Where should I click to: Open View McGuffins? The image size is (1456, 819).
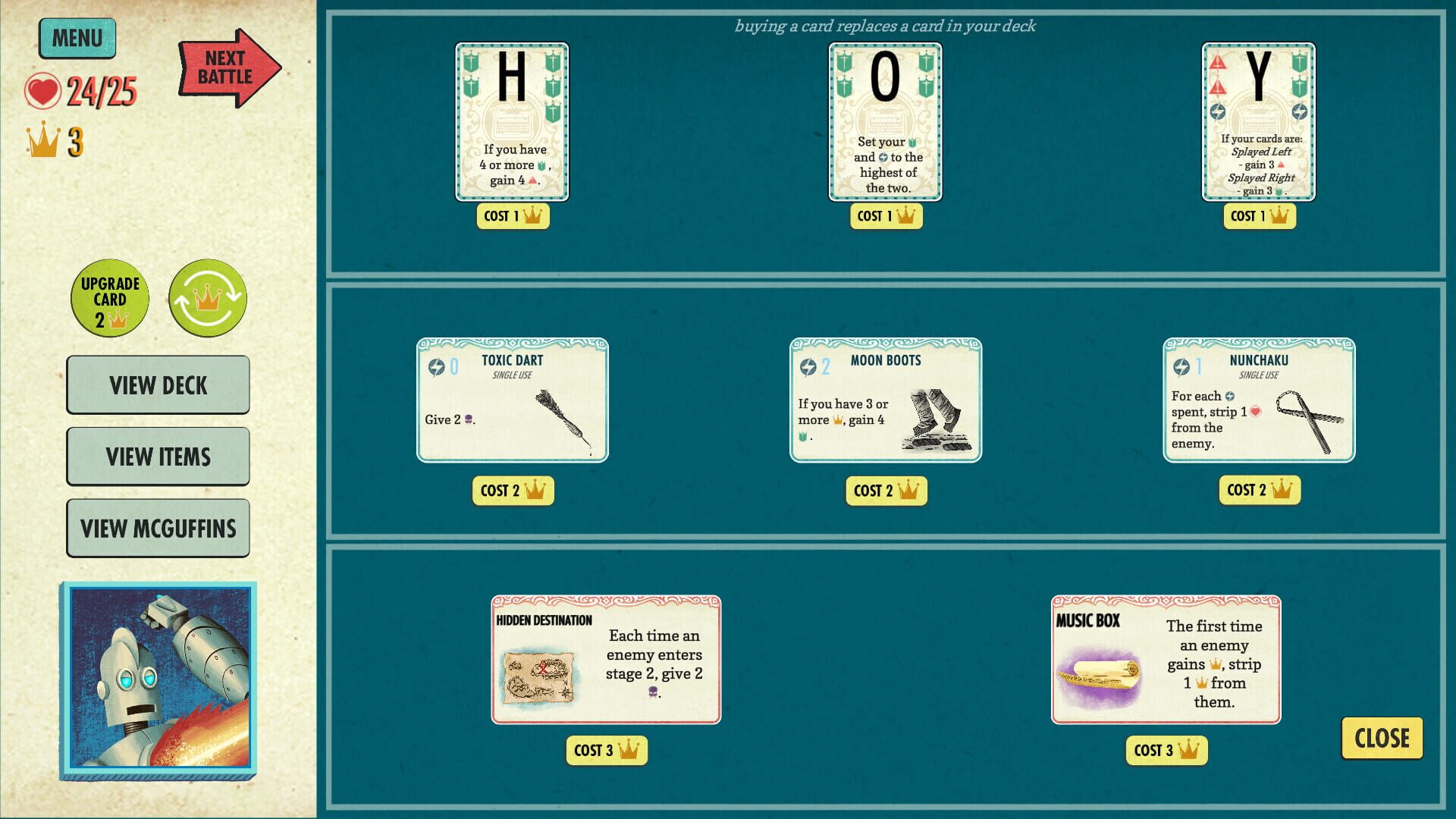pyautogui.click(x=158, y=527)
